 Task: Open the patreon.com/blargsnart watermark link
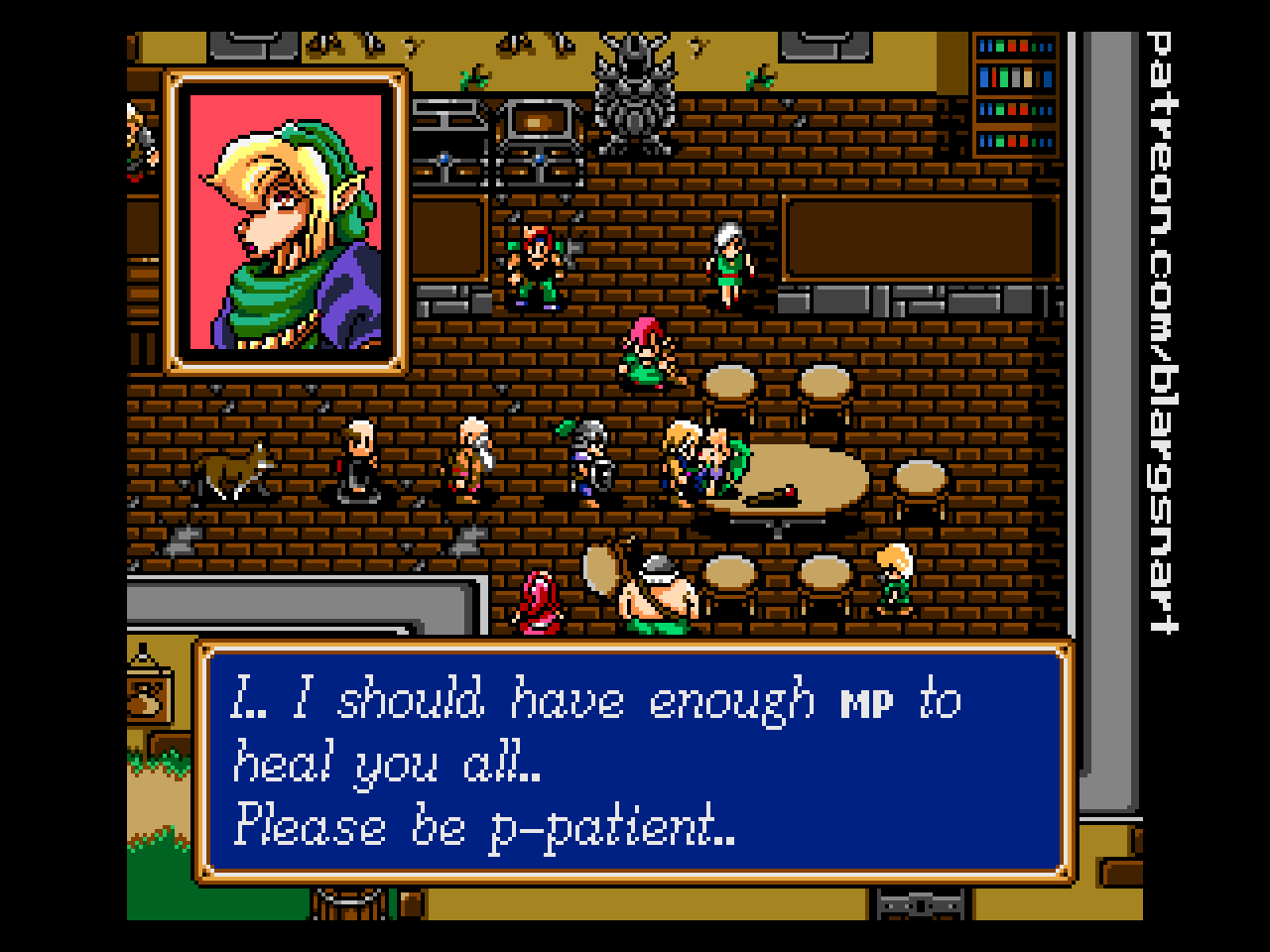[x=1161, y=332]
